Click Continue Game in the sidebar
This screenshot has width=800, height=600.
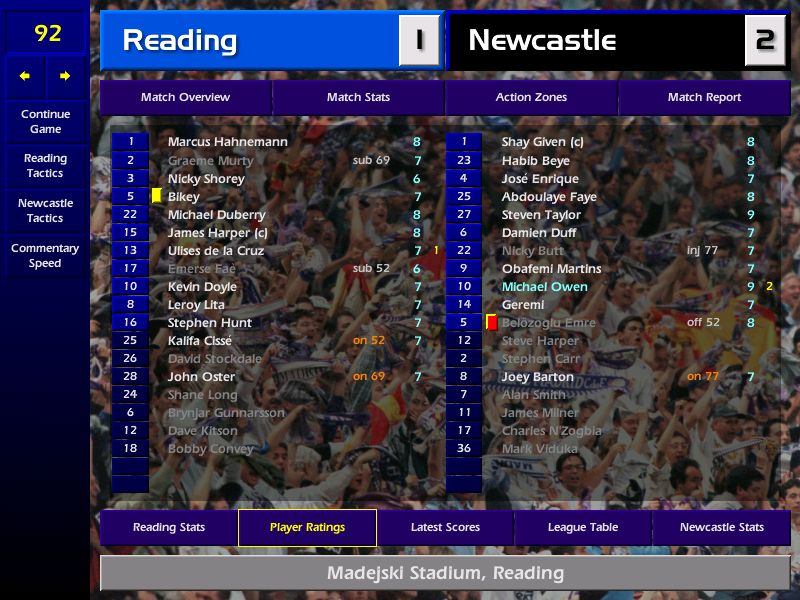pyautogui.click(x=45, y=121)
